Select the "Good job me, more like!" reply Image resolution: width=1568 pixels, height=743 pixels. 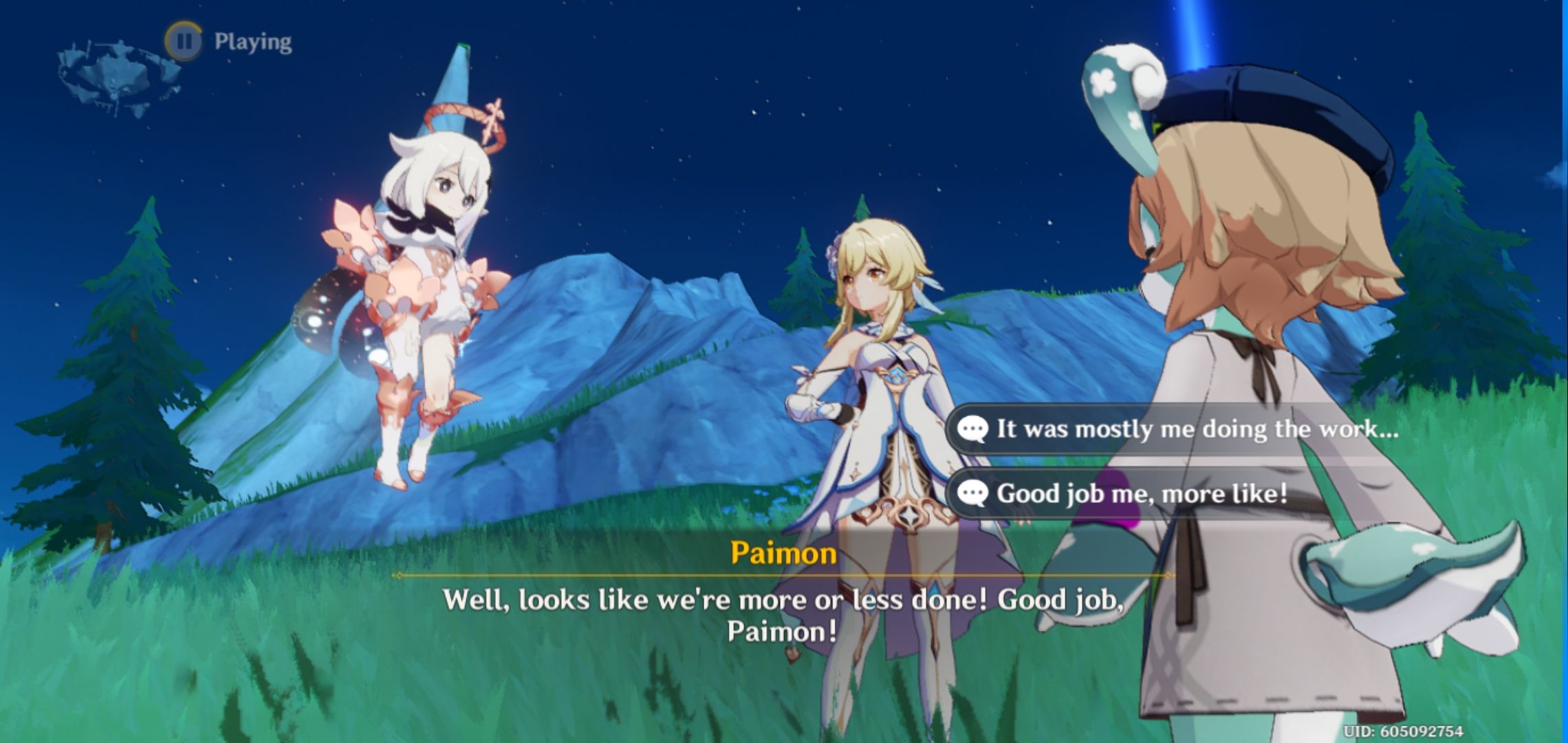pyautogui.click(x=1142, y=493)
